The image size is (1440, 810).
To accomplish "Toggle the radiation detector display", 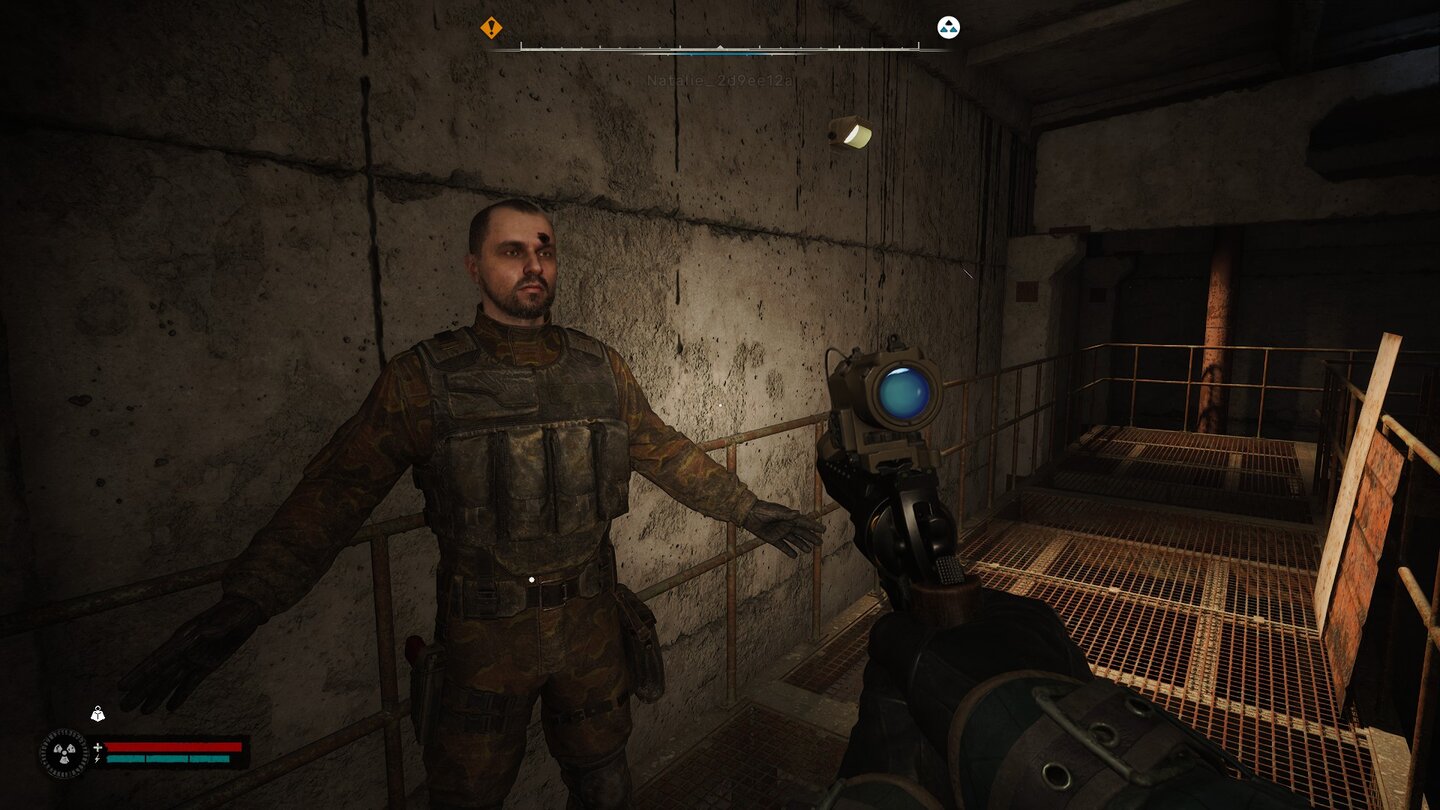I will tap(64, 755).
